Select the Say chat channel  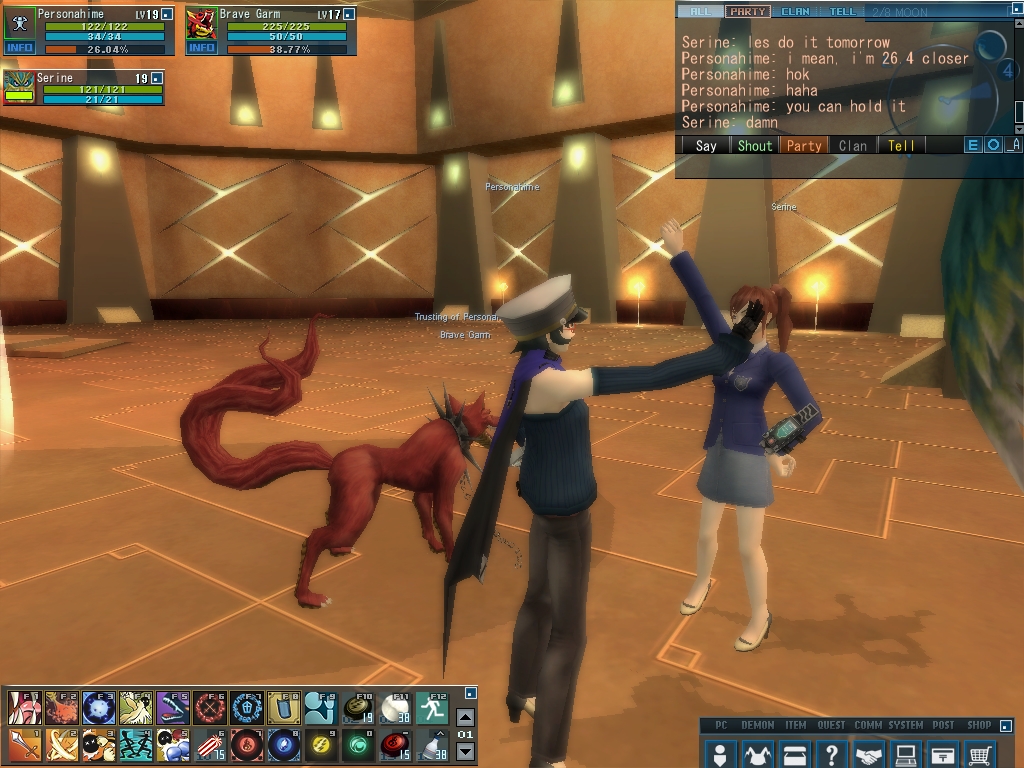(706, 146)
